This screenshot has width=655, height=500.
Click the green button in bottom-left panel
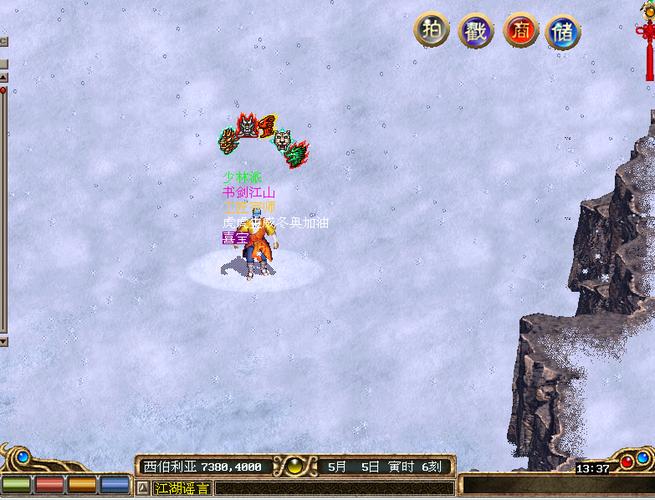tap(19, 485)
